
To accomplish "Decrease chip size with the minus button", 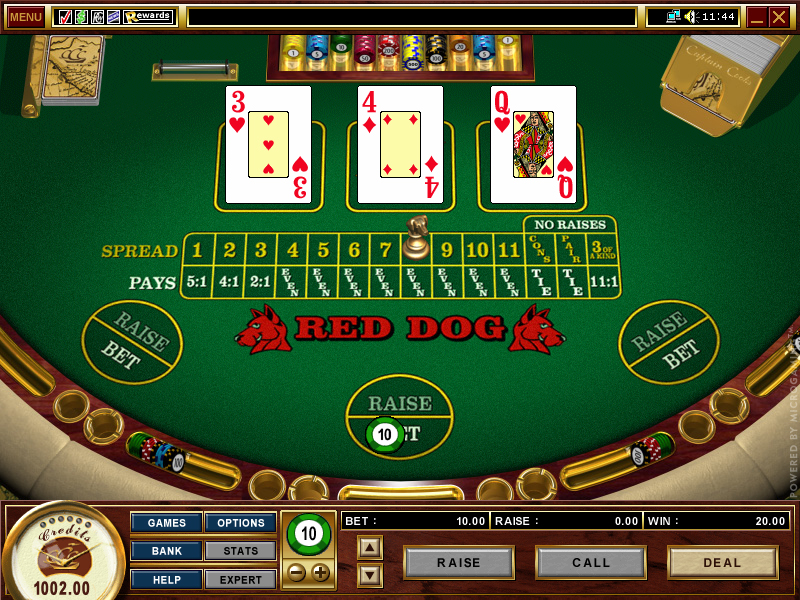I will pyautogui.click(x=298, y=573).
